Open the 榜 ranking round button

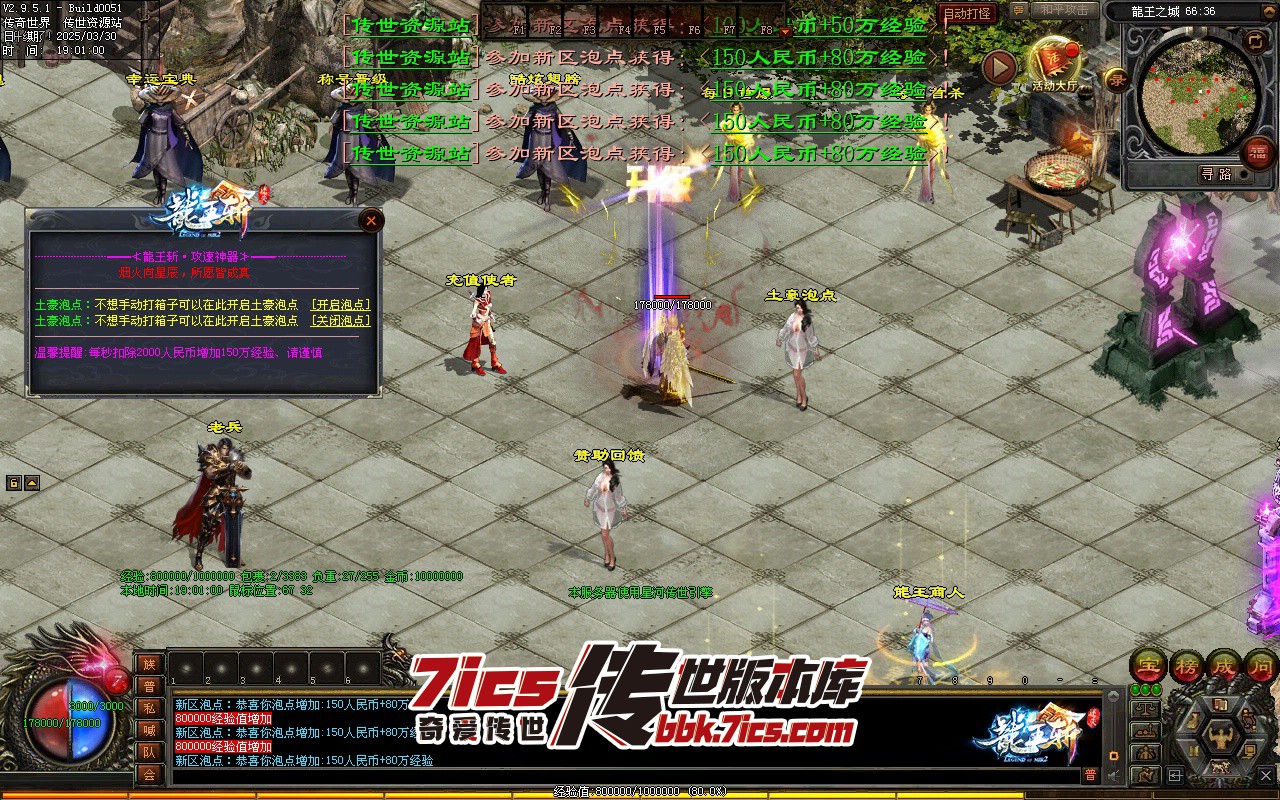(1185, 666)
